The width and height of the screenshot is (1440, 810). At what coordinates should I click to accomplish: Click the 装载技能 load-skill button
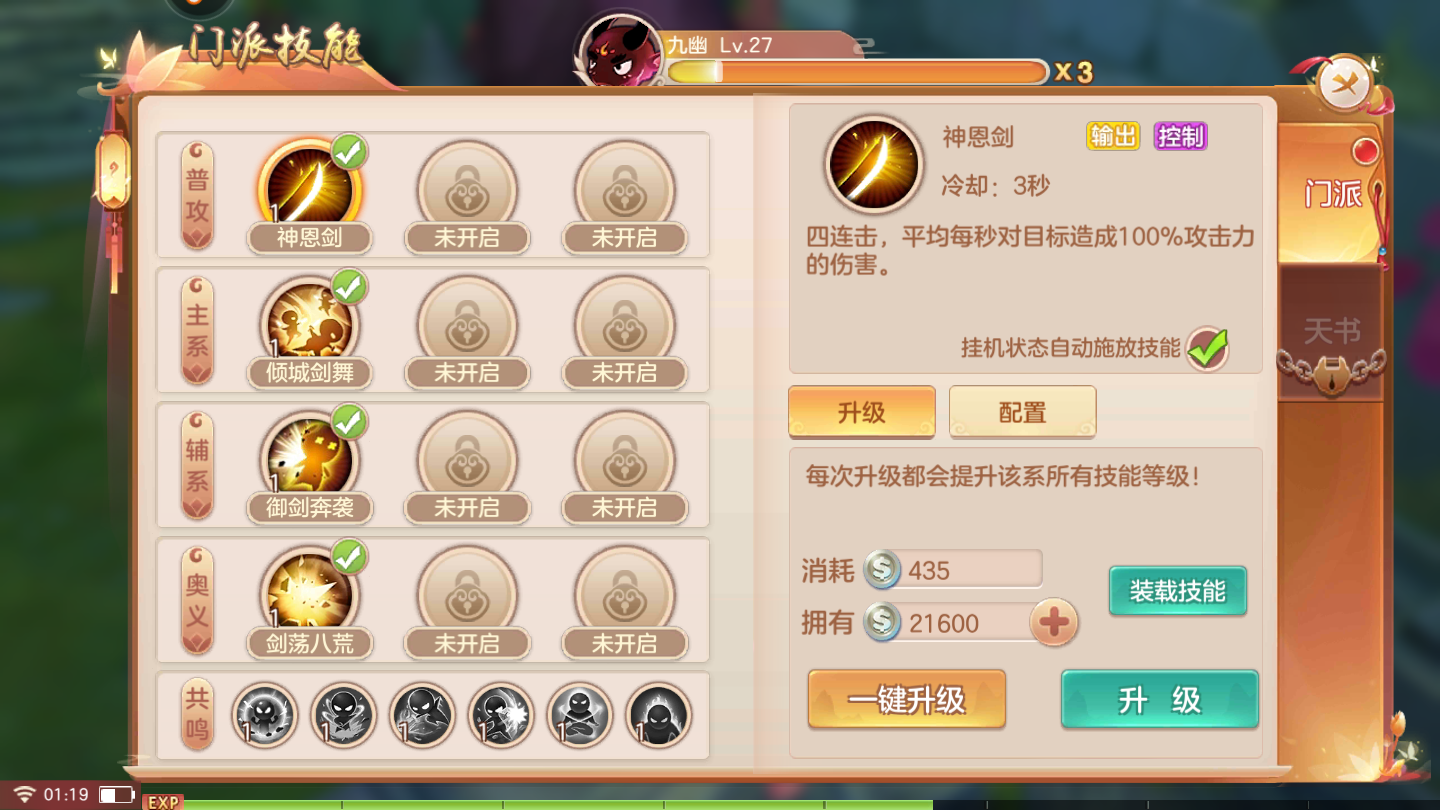pyautogui.click(x=1177, y=591)
